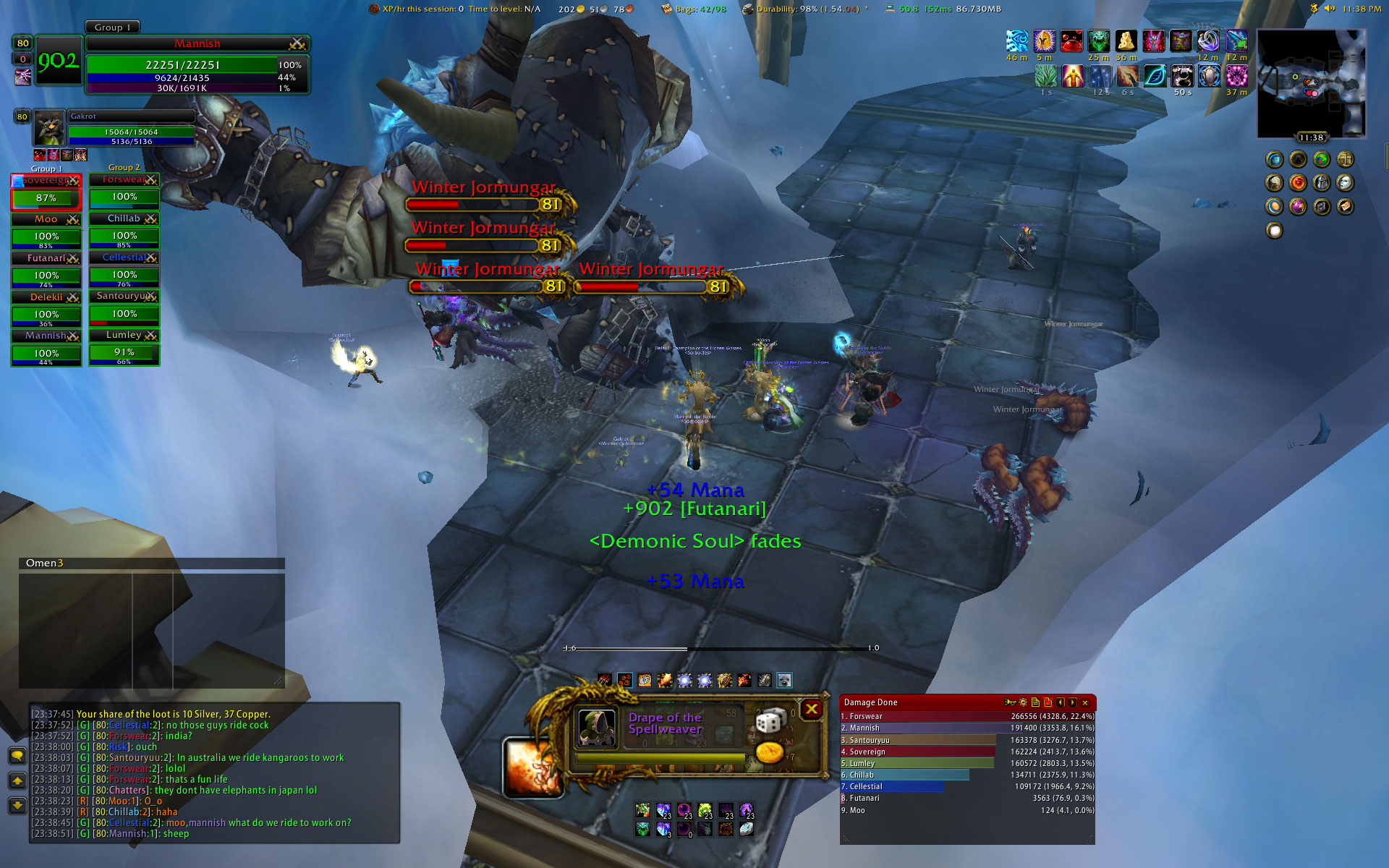
Task: Roll Greed with the gold coin
Action: [770, 752]
